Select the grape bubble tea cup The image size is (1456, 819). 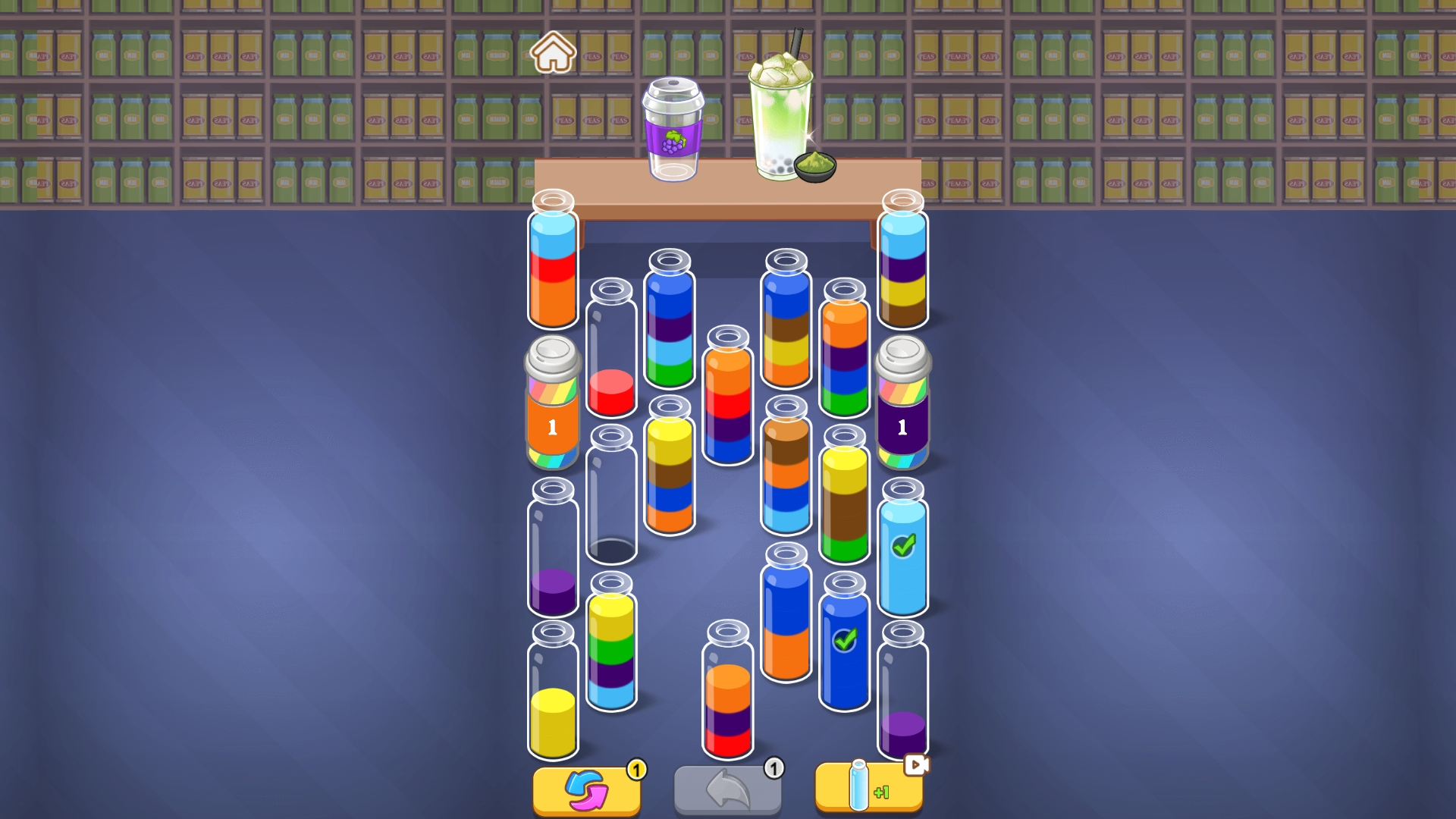[675, 129]
